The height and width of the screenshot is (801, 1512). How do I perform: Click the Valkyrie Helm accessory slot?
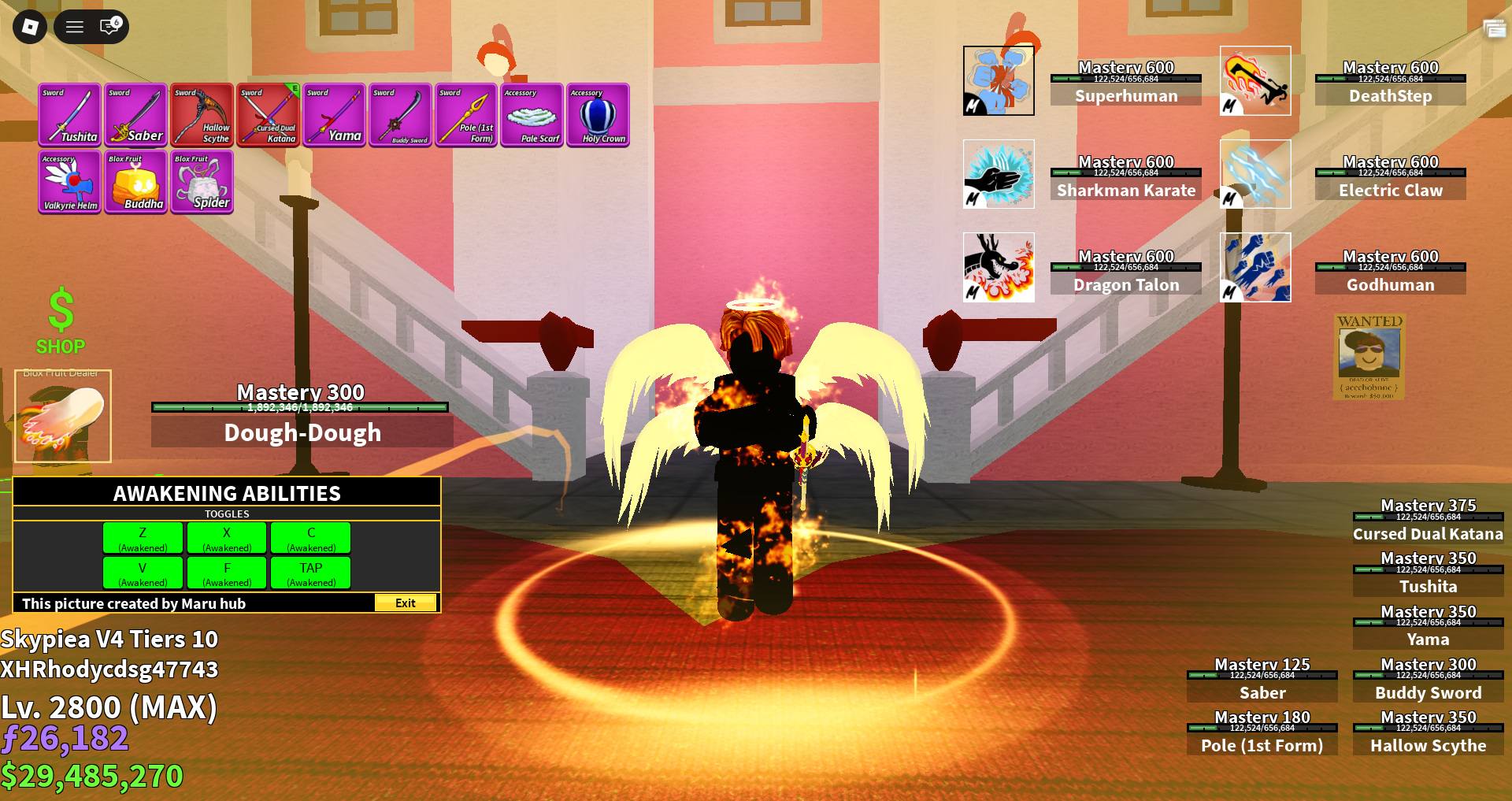69,182
